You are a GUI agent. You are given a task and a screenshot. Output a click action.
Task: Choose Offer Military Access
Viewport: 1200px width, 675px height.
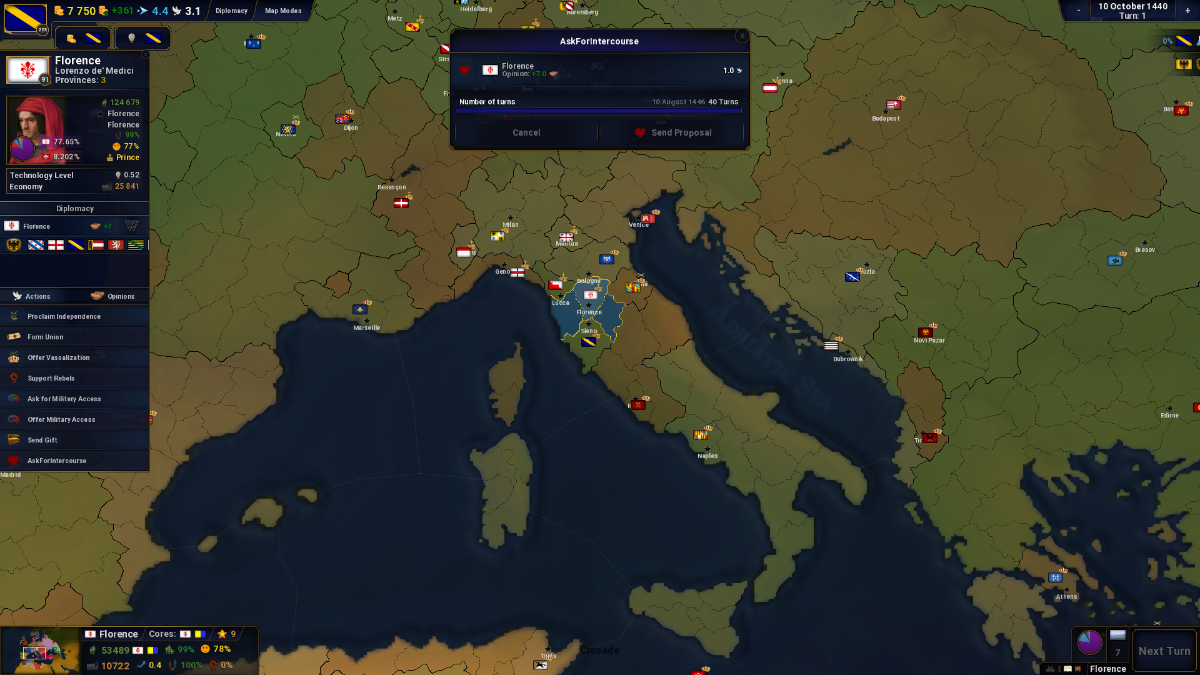(x=61, y=419)
